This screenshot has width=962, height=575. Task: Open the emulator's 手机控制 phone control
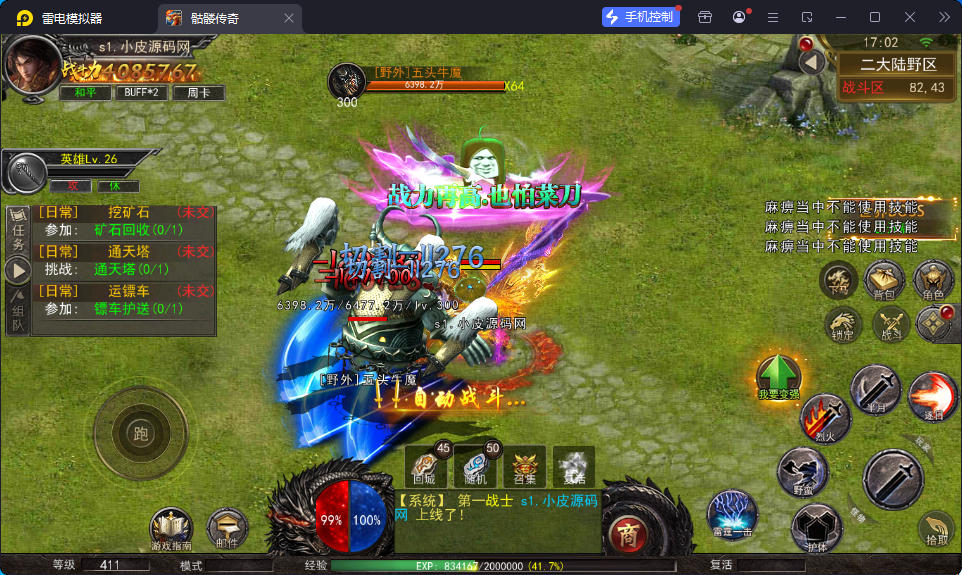639,17
